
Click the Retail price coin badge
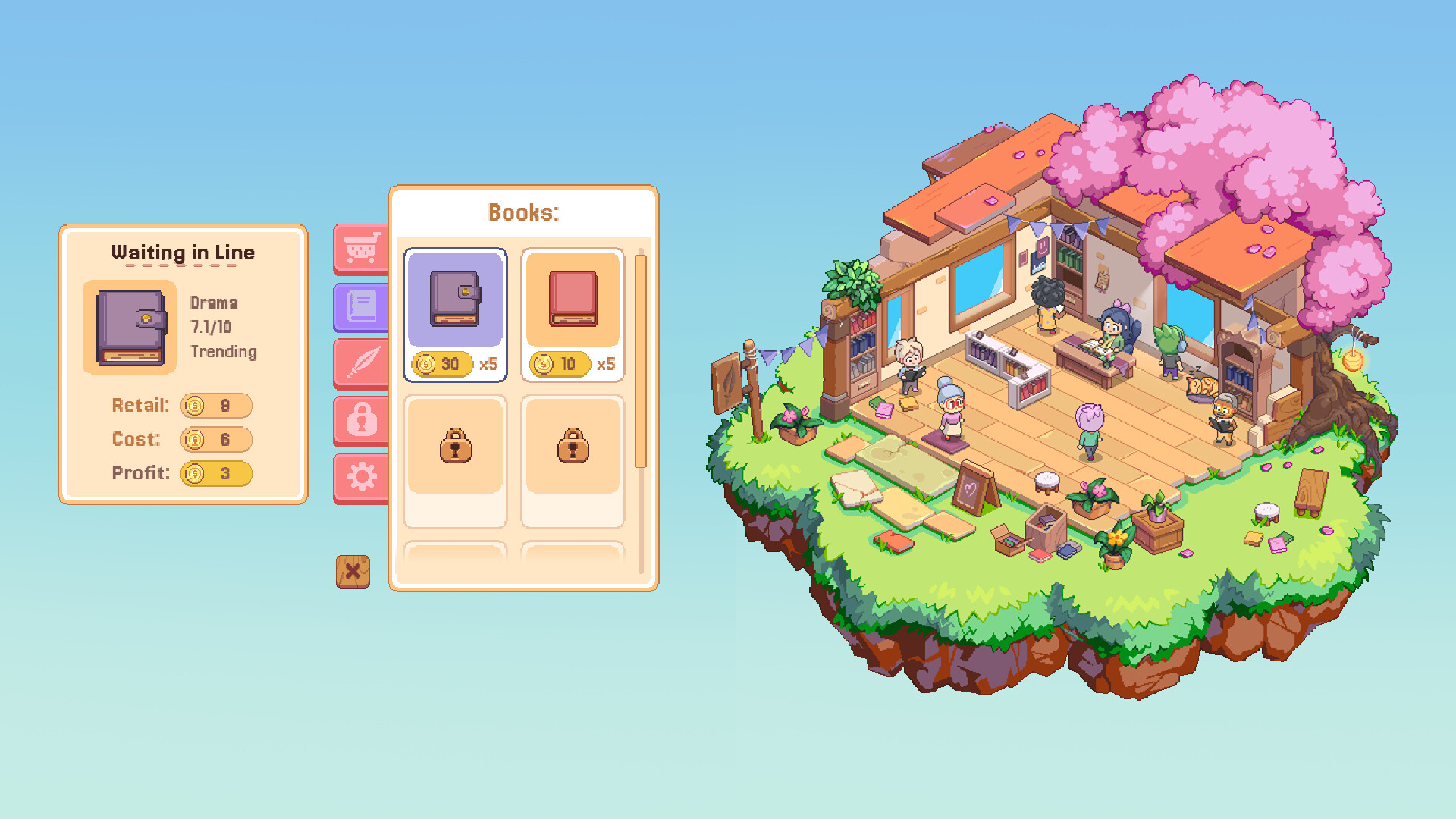tap(215, 406)
